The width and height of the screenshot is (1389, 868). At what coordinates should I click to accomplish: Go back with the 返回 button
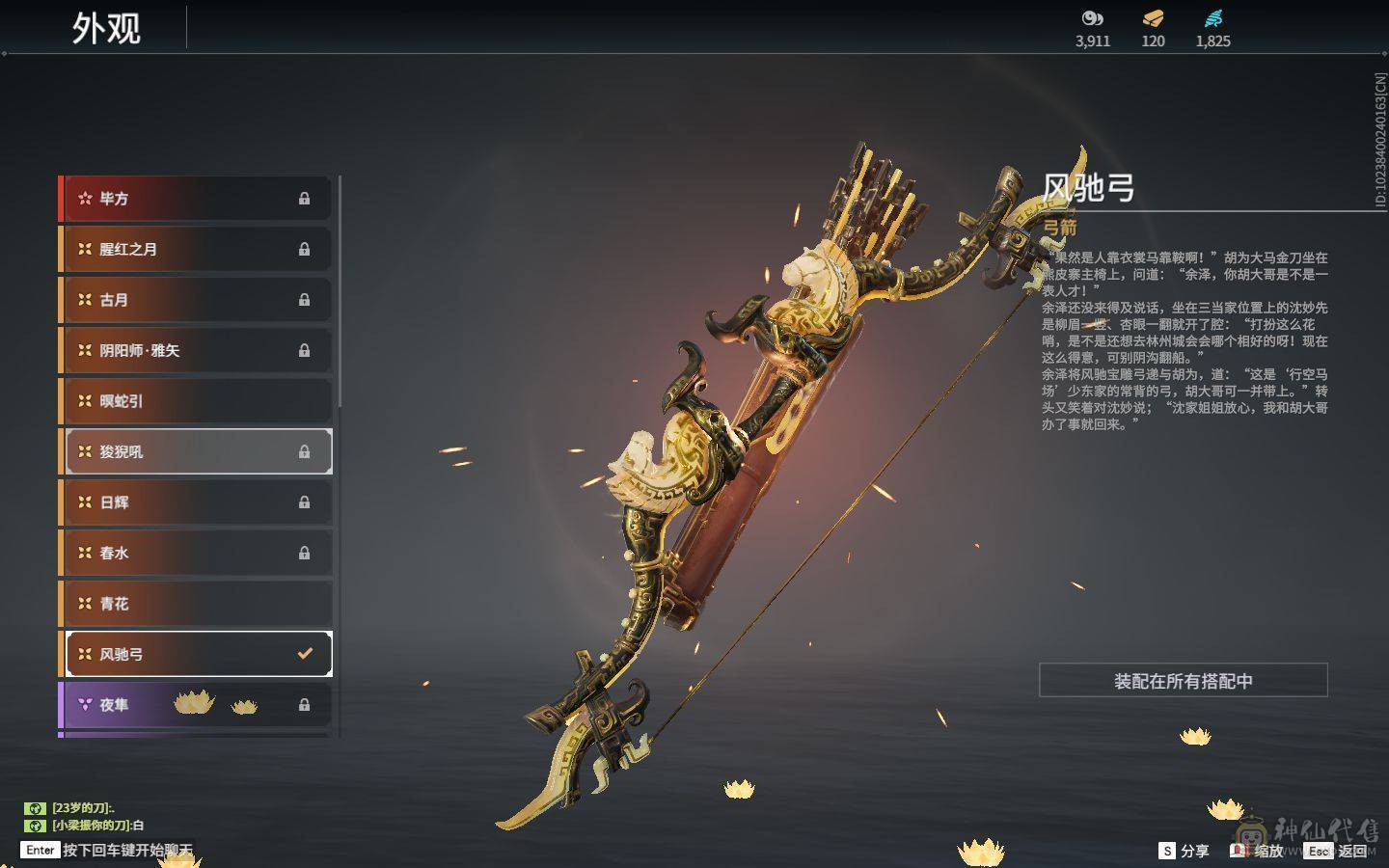coord(1340,851)
